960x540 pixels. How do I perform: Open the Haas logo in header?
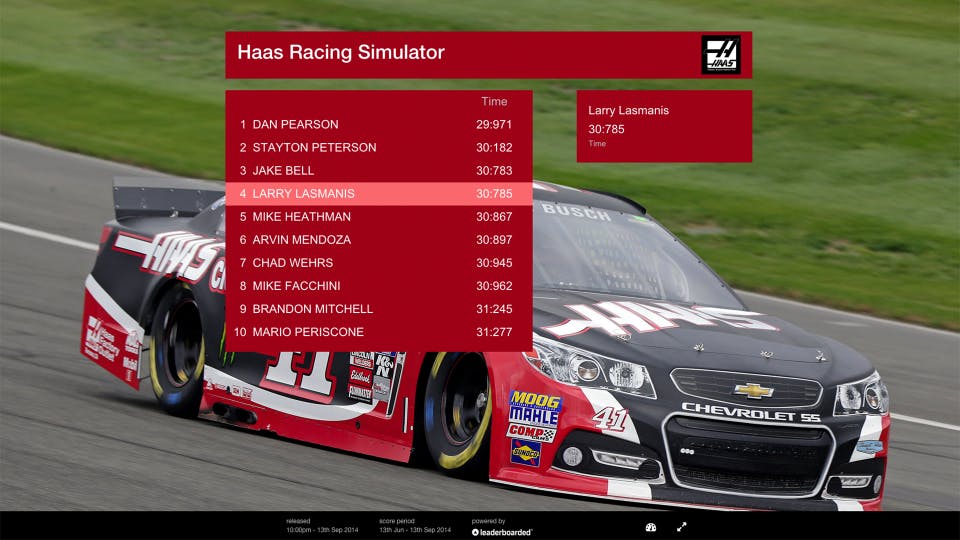[x=721, y=55]
